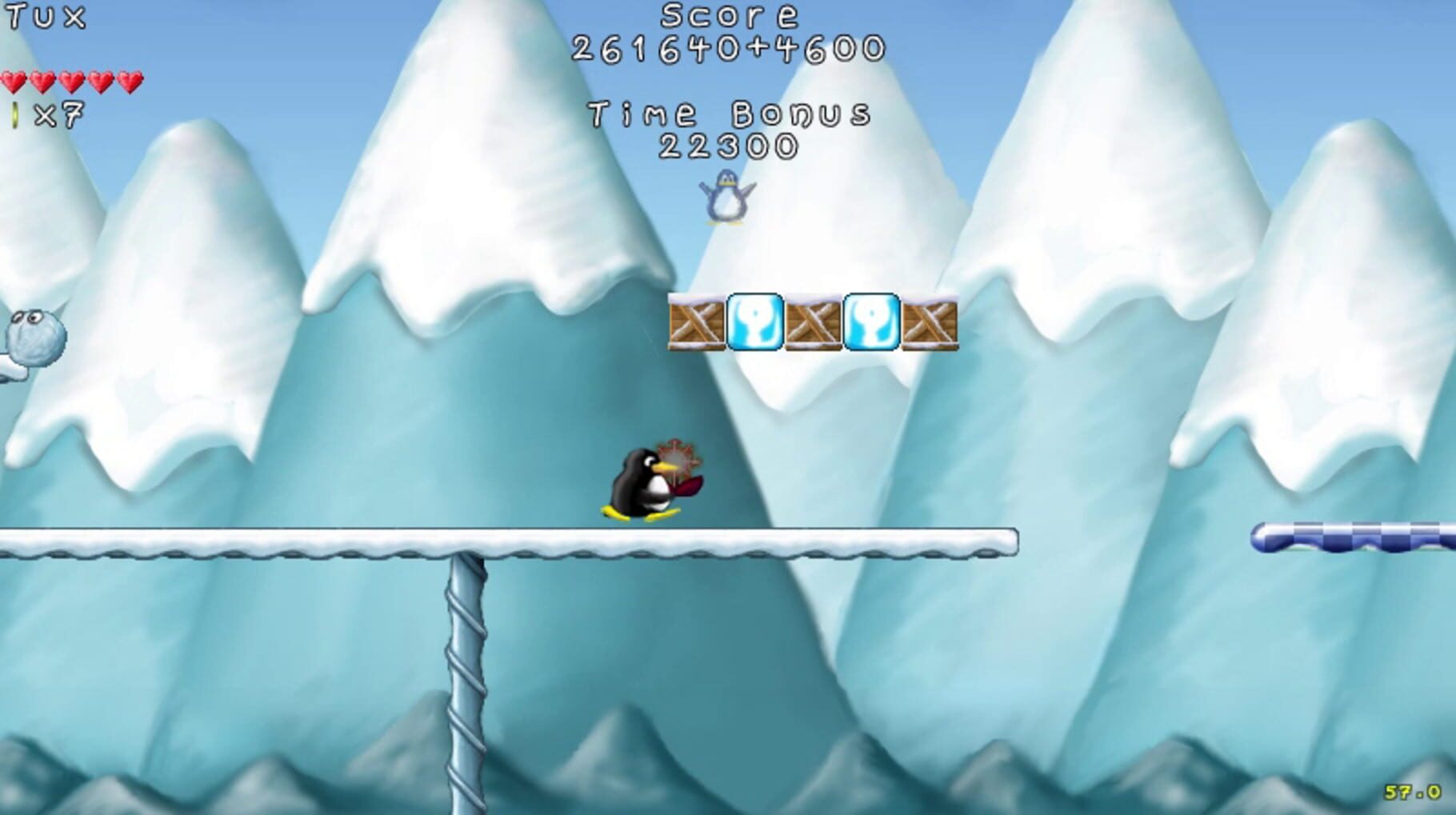Viewport: 1456px width, 815px height.
Task: Click the first heart in the health bar
Action: pyautogui.click(x=14, y=81)
